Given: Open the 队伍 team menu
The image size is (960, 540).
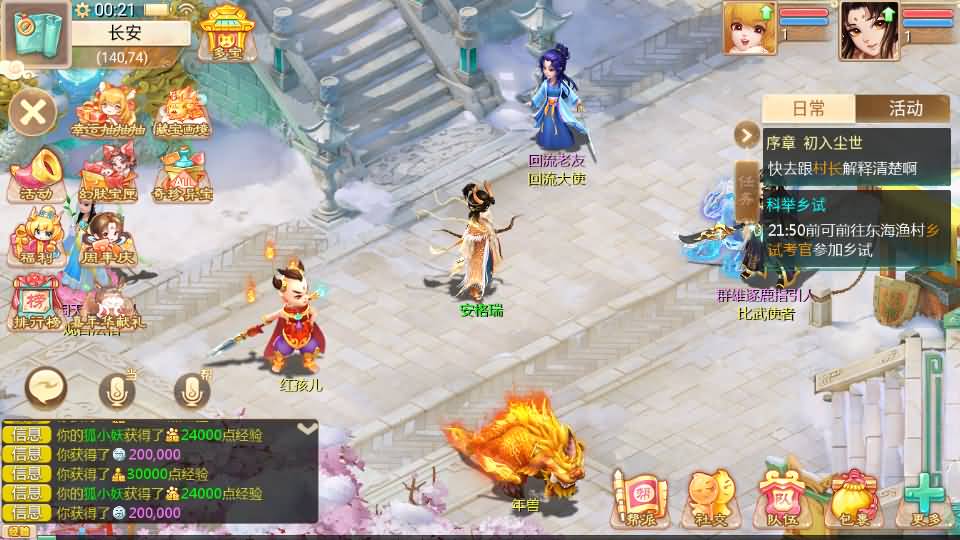Looking at the screenshot, I should tap(779, 498).
